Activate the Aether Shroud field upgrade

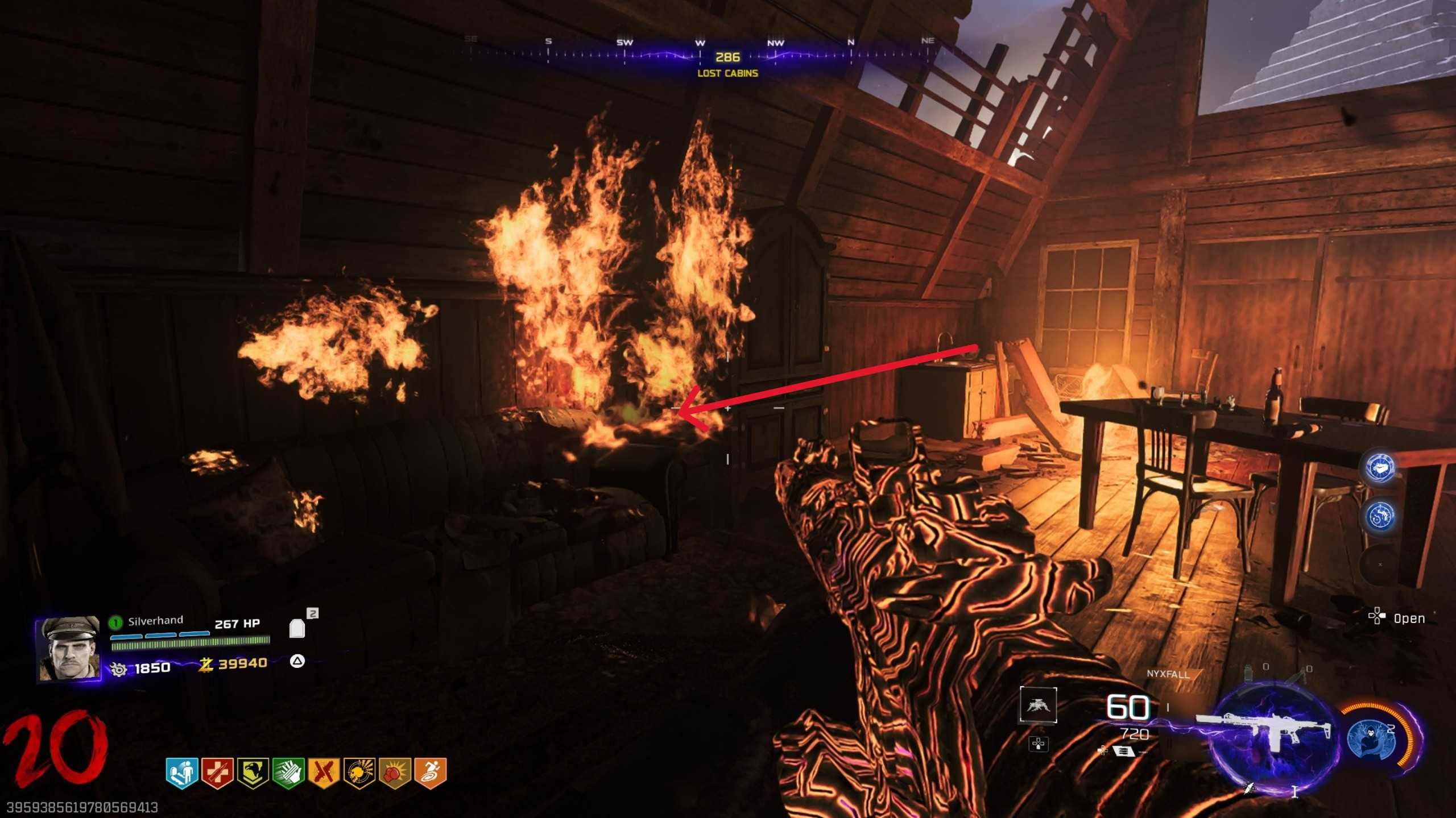pyautogui.click(x=1372, y=739)
